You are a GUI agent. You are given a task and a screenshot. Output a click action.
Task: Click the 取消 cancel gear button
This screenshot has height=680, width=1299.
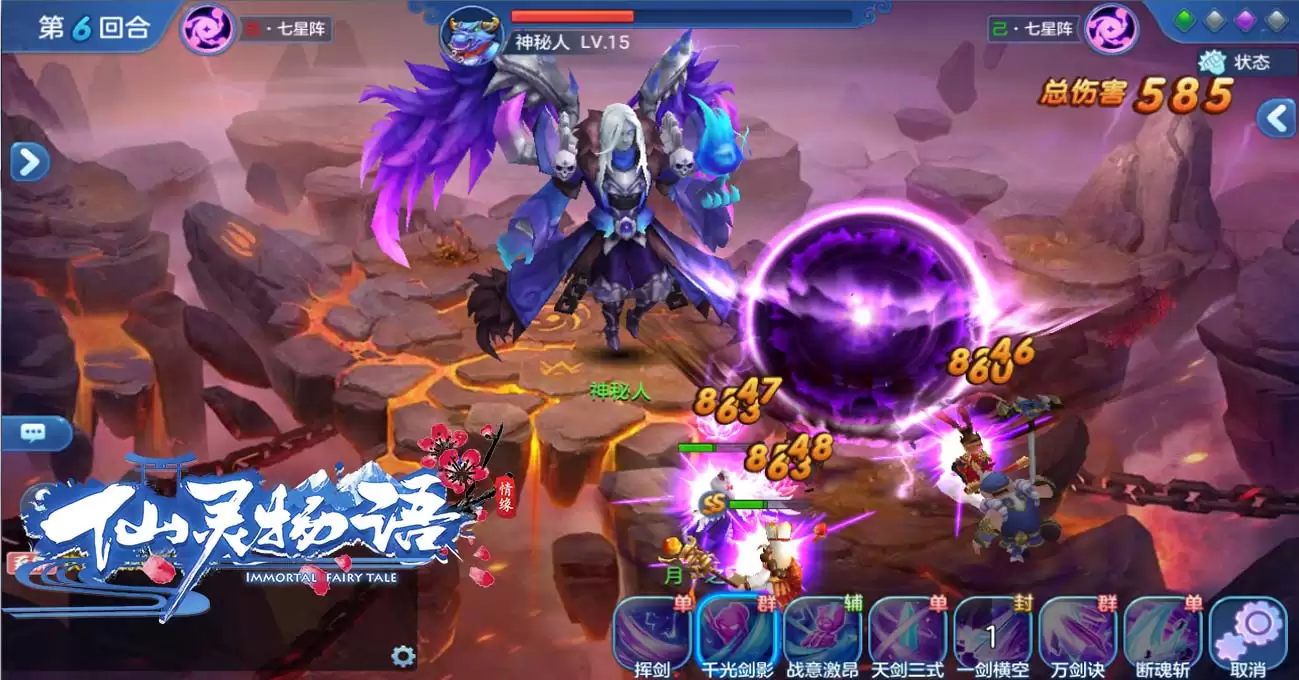pyautogui.click(x=1248, y=634)
